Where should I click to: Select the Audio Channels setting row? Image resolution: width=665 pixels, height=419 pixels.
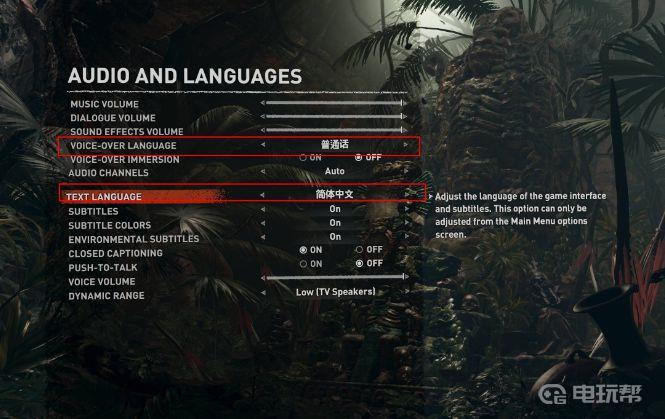(105, 172)
